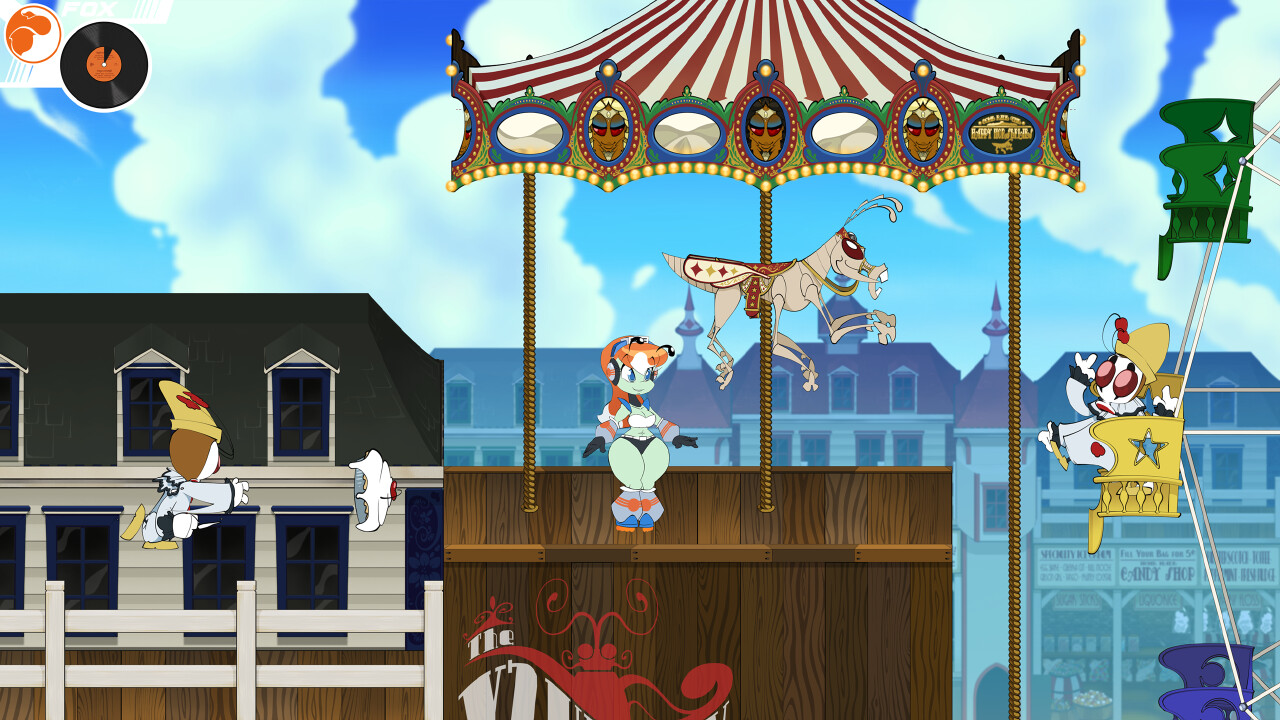1280x720 pixels.
Task: Click the Fill Your Bag for 5¢ sign
Action: click(1156, 552)
